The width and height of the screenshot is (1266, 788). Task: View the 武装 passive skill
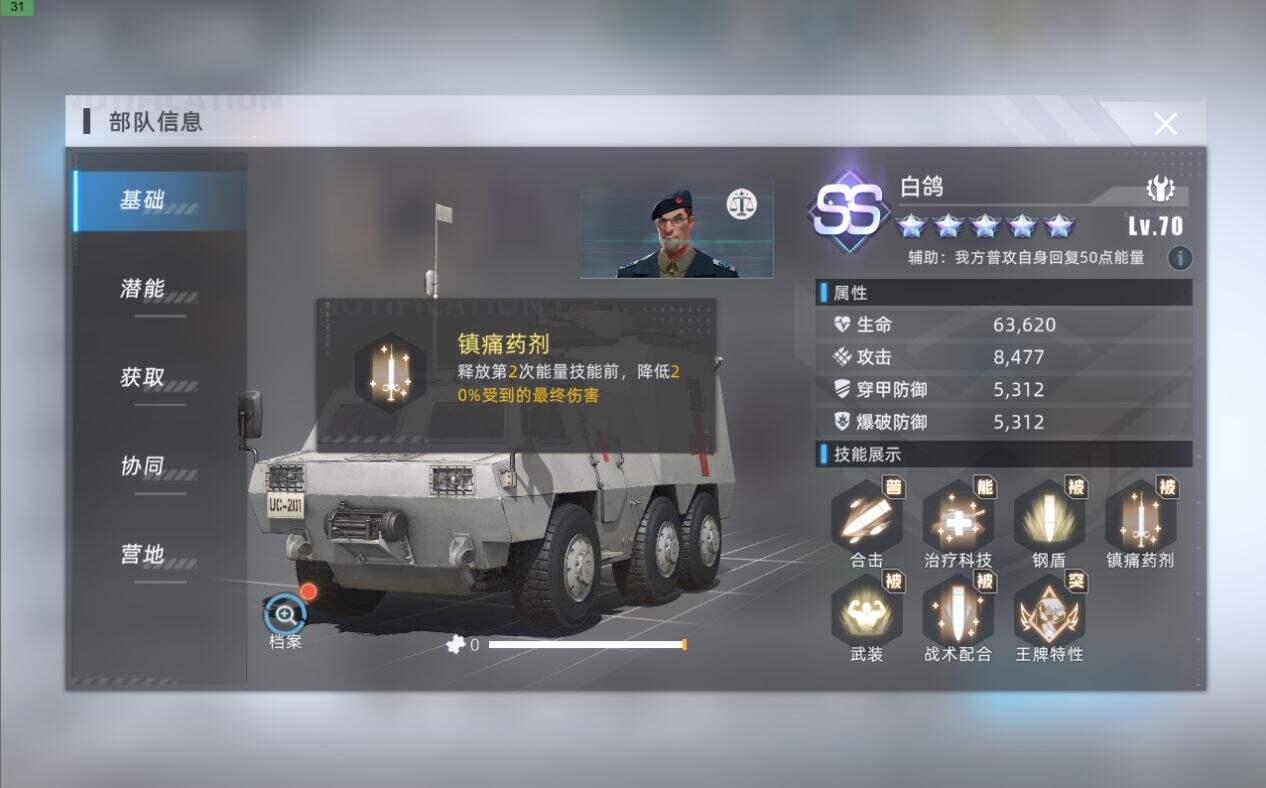click(867, 610)
